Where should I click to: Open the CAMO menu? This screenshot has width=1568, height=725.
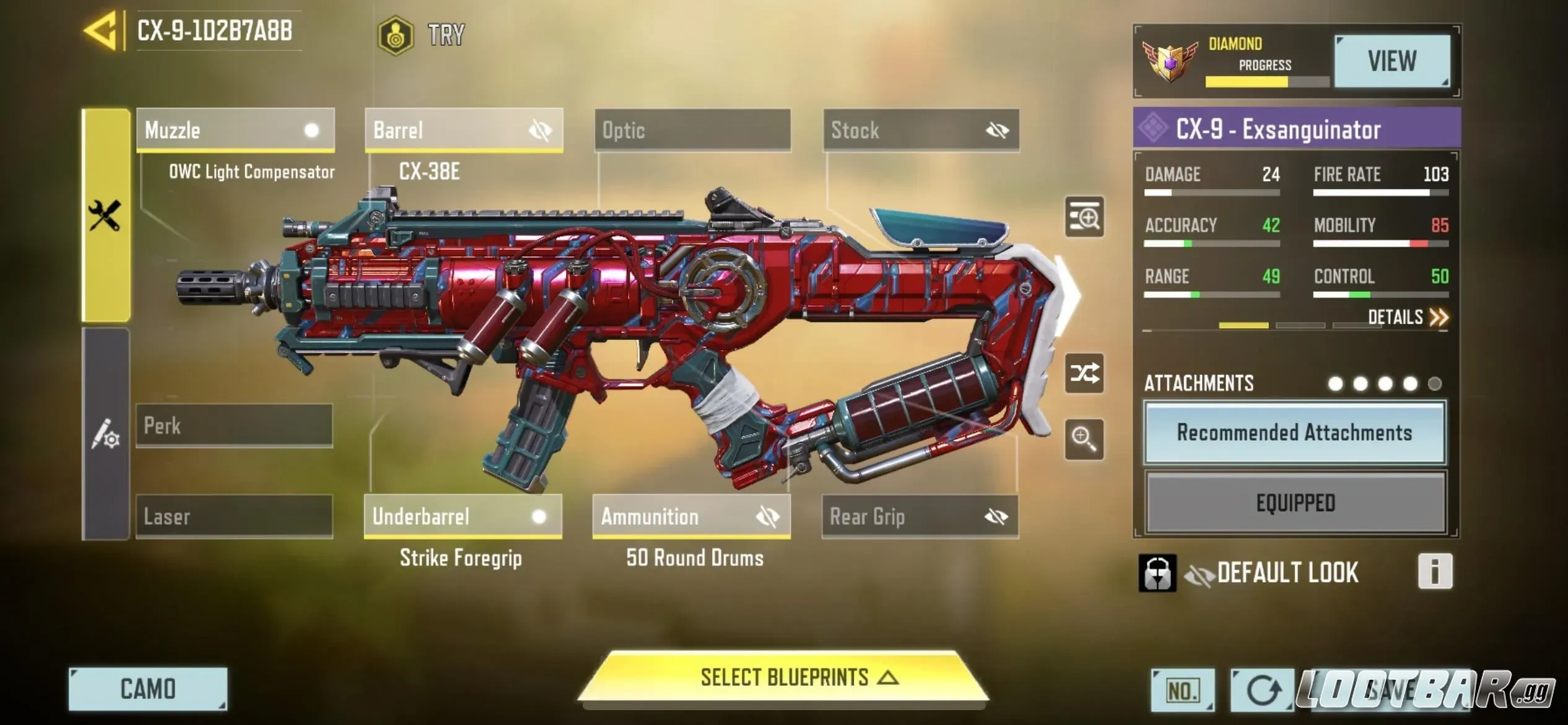[148, 689]
